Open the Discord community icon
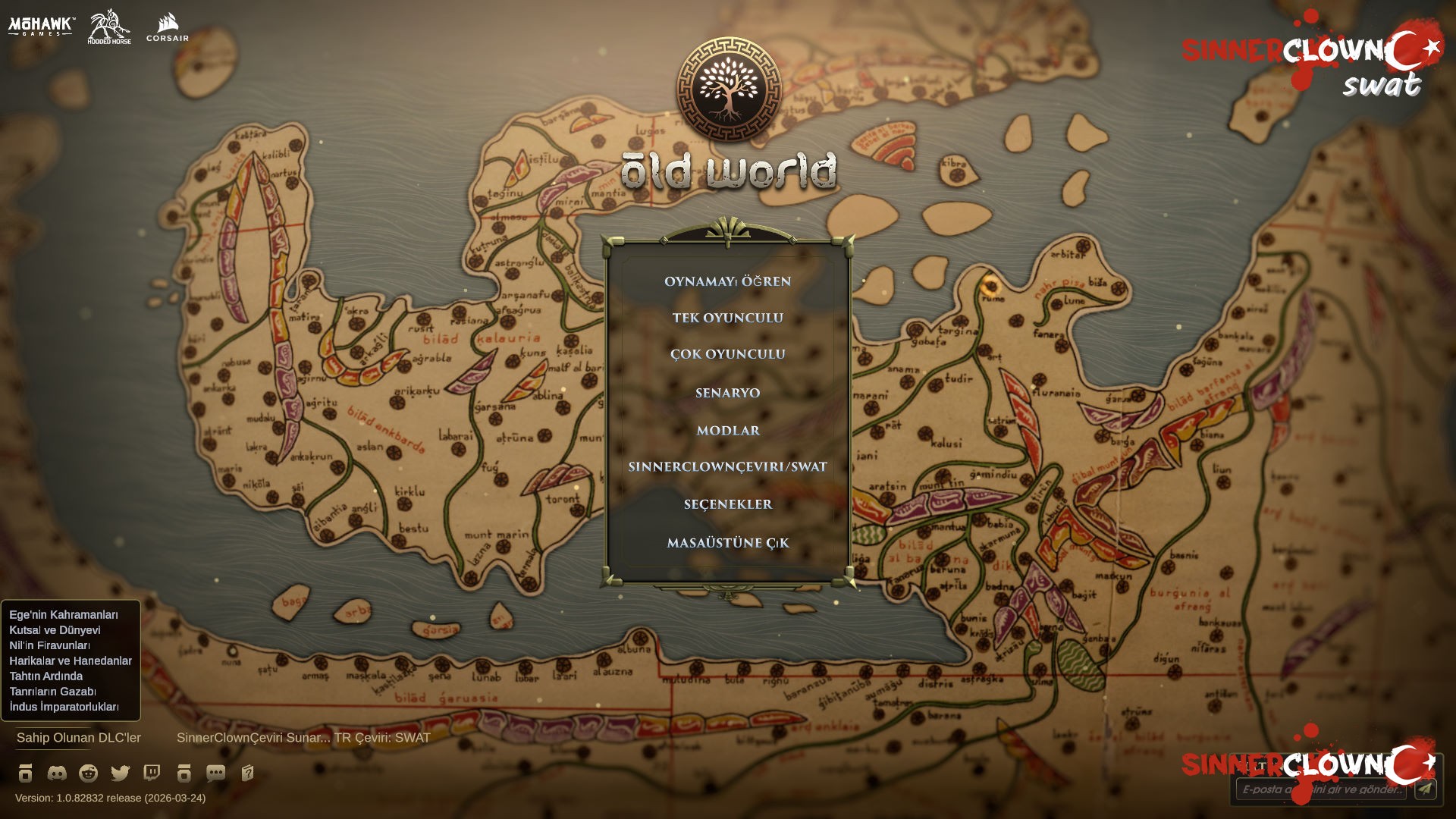Image resolution: width=1456 pixels, height=819 pixels. [x=55, y=773]
